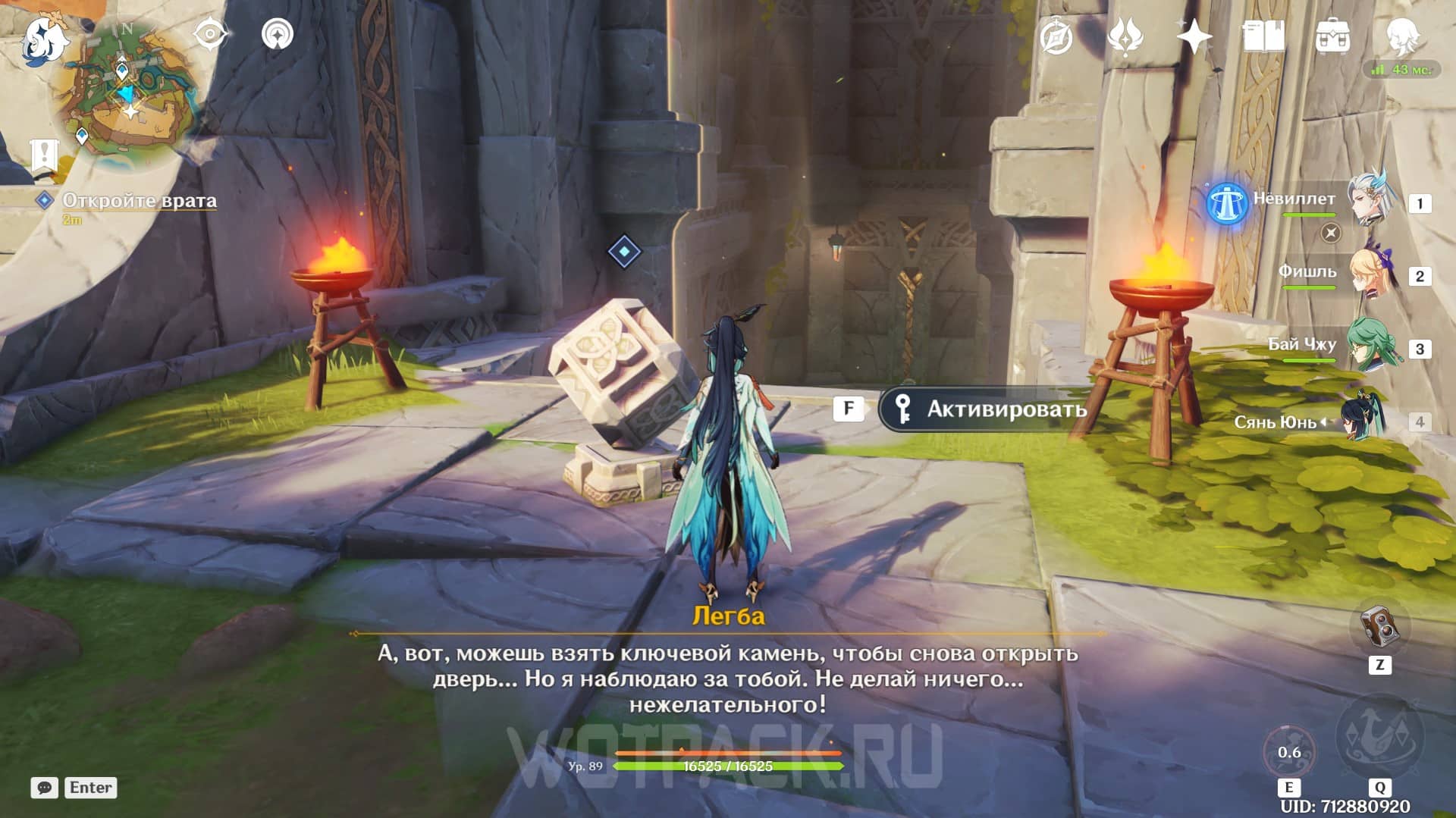This screenshot has width=1456, height=818.
Task: Use the camera gadget icon
Action: [x=1379, y=627]
